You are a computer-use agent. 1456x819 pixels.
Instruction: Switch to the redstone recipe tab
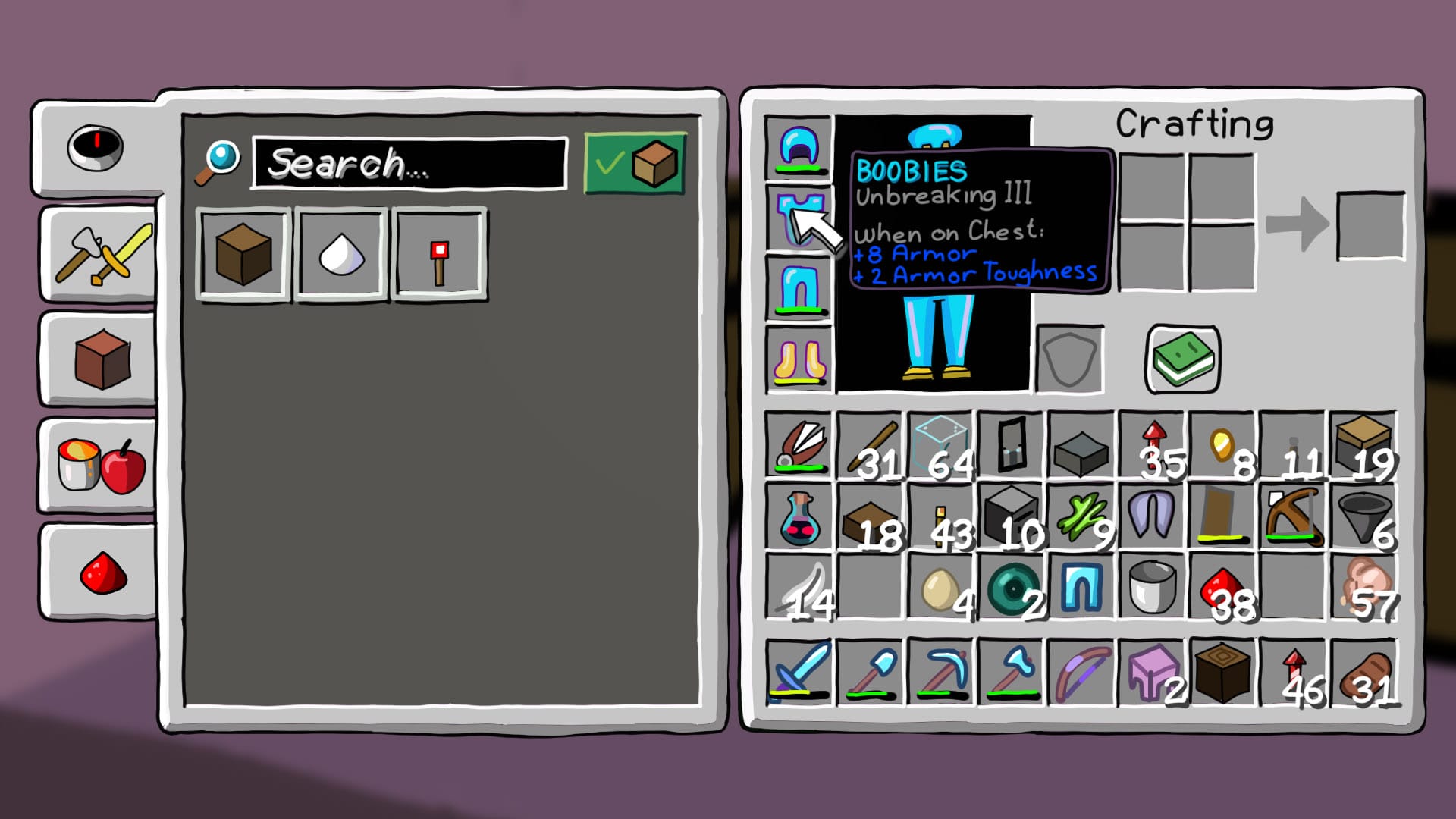(102, 571)
